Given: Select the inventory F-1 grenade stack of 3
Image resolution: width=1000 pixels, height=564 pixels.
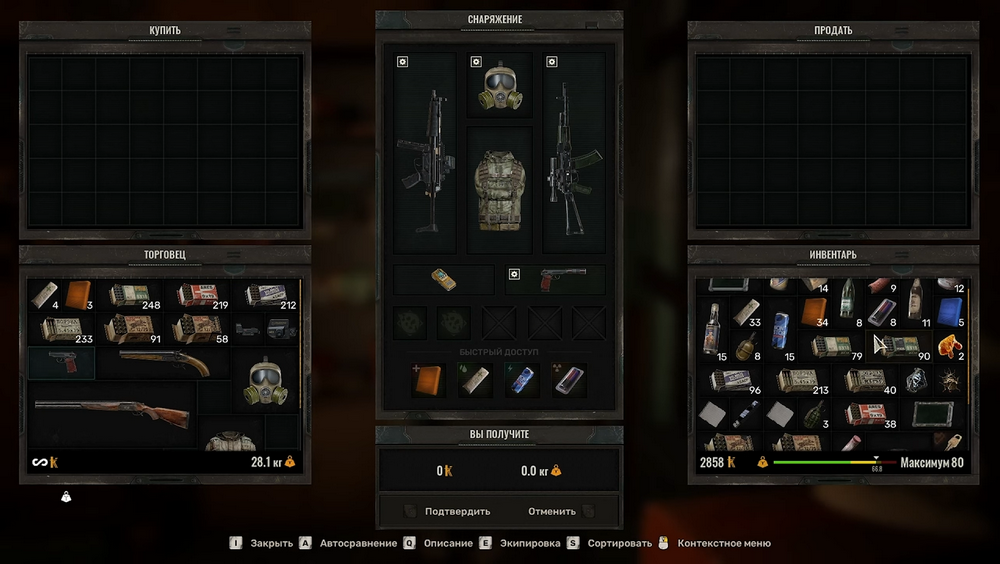Looking at the screenshot, I should click(814, 414).
